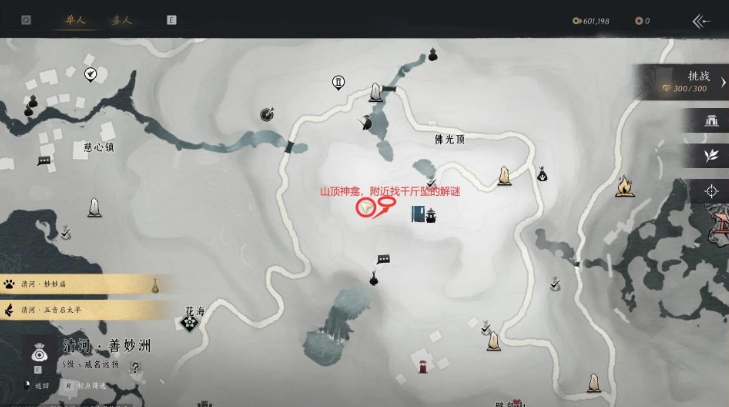Select the pause-symbol pin marker
Viewport: 729px width, 407px height.
339,82
